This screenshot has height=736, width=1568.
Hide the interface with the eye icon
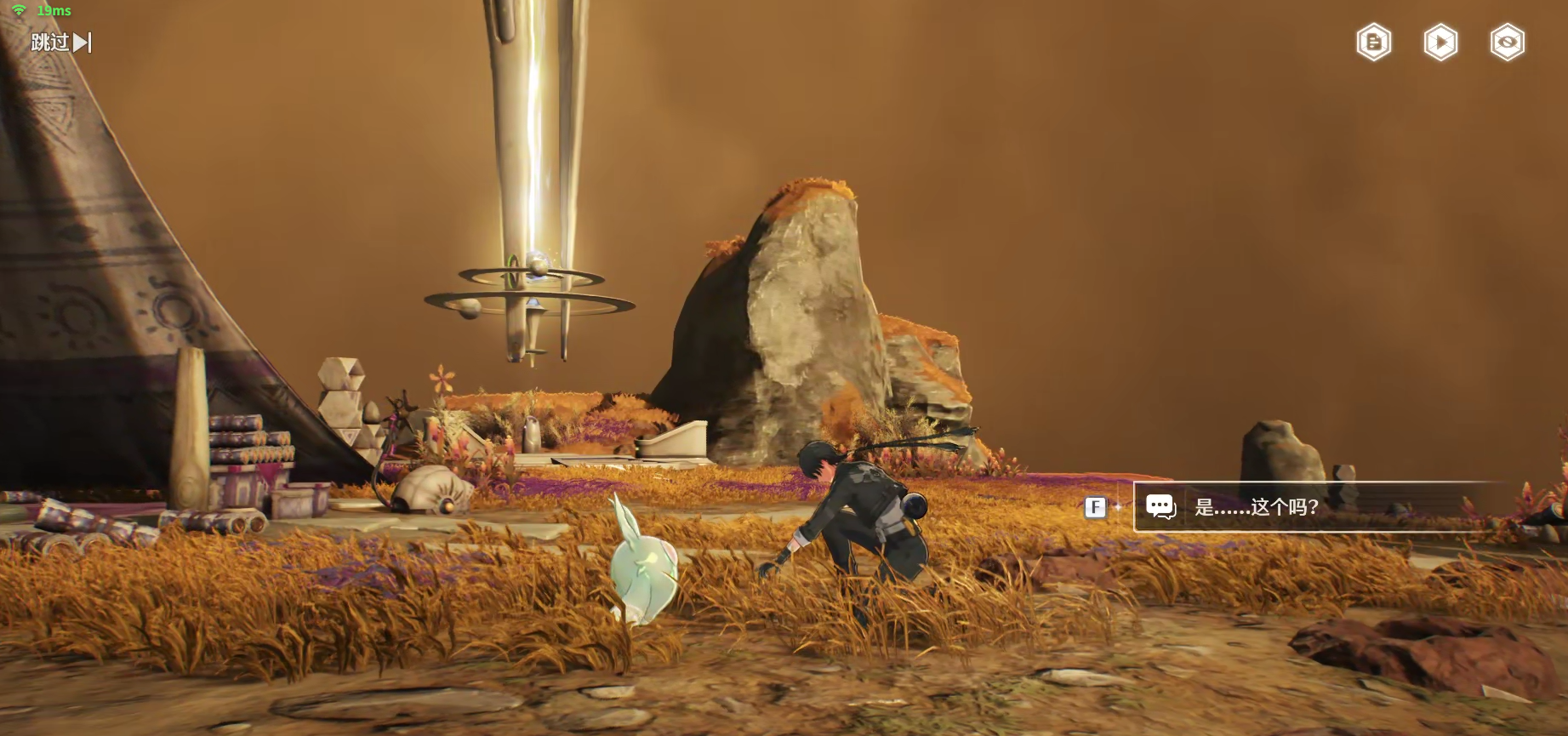1507,43
